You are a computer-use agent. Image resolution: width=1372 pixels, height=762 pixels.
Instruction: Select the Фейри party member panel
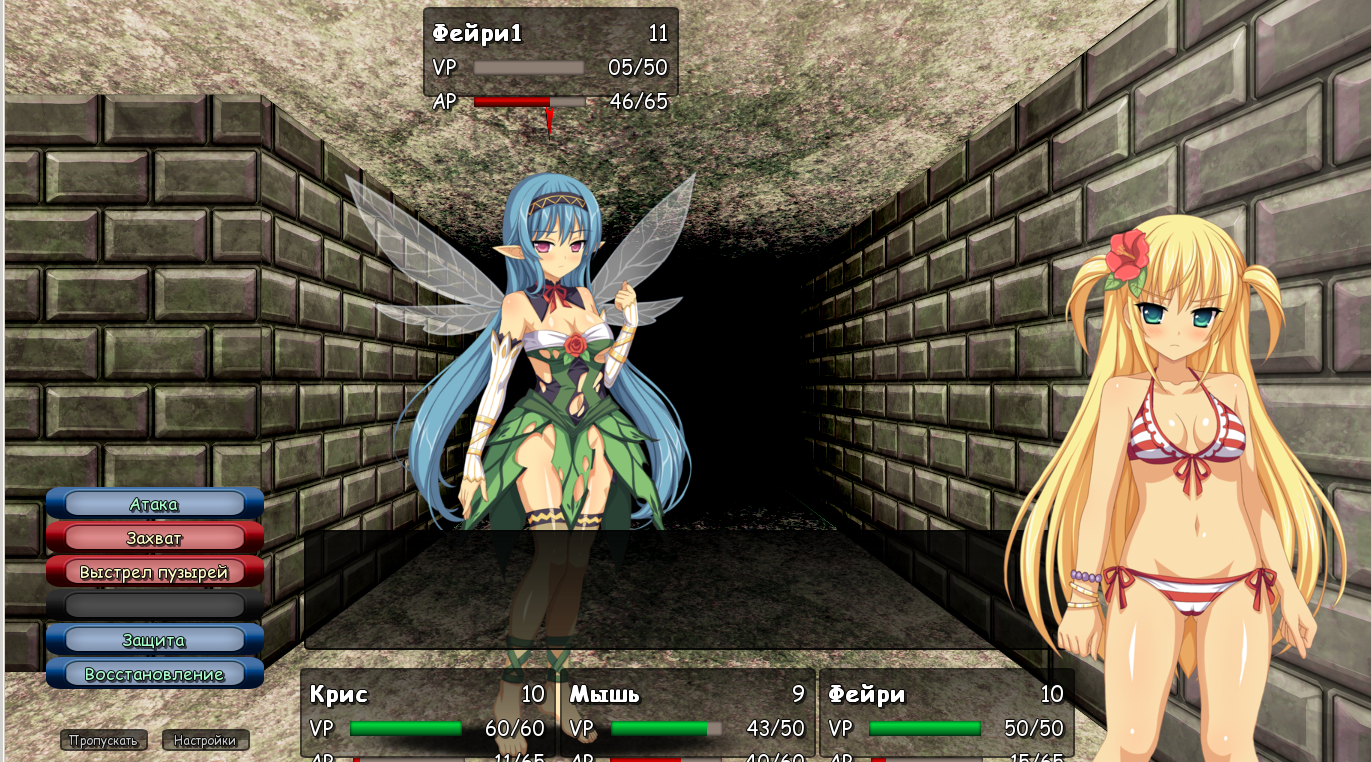[946, 714]
